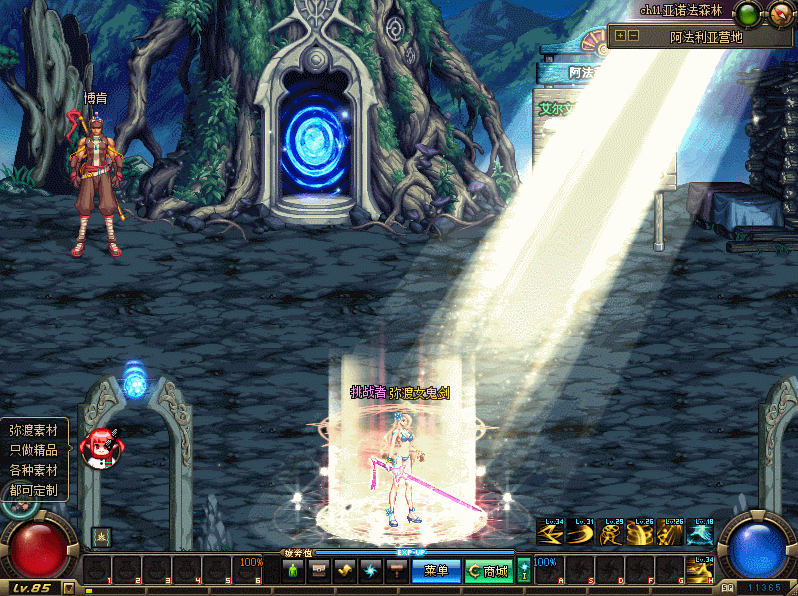The image size is (798, 596).
Task: Click the green orb channel button
Action: click(x=747, y=14)
